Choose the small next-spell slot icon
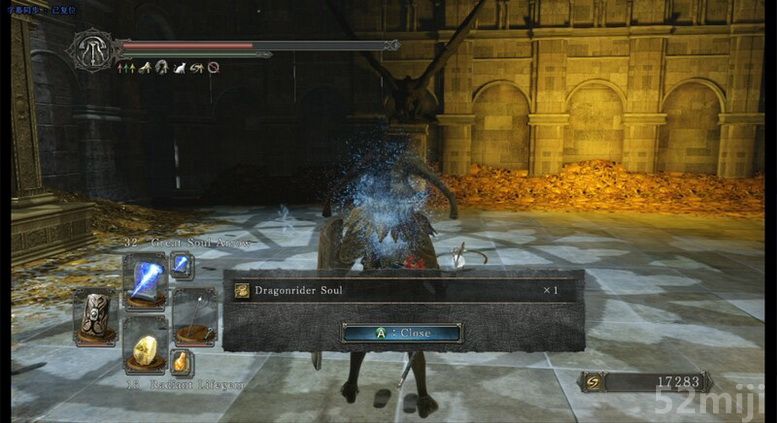This screenshot has height=423, width=777. pos(181,265)
